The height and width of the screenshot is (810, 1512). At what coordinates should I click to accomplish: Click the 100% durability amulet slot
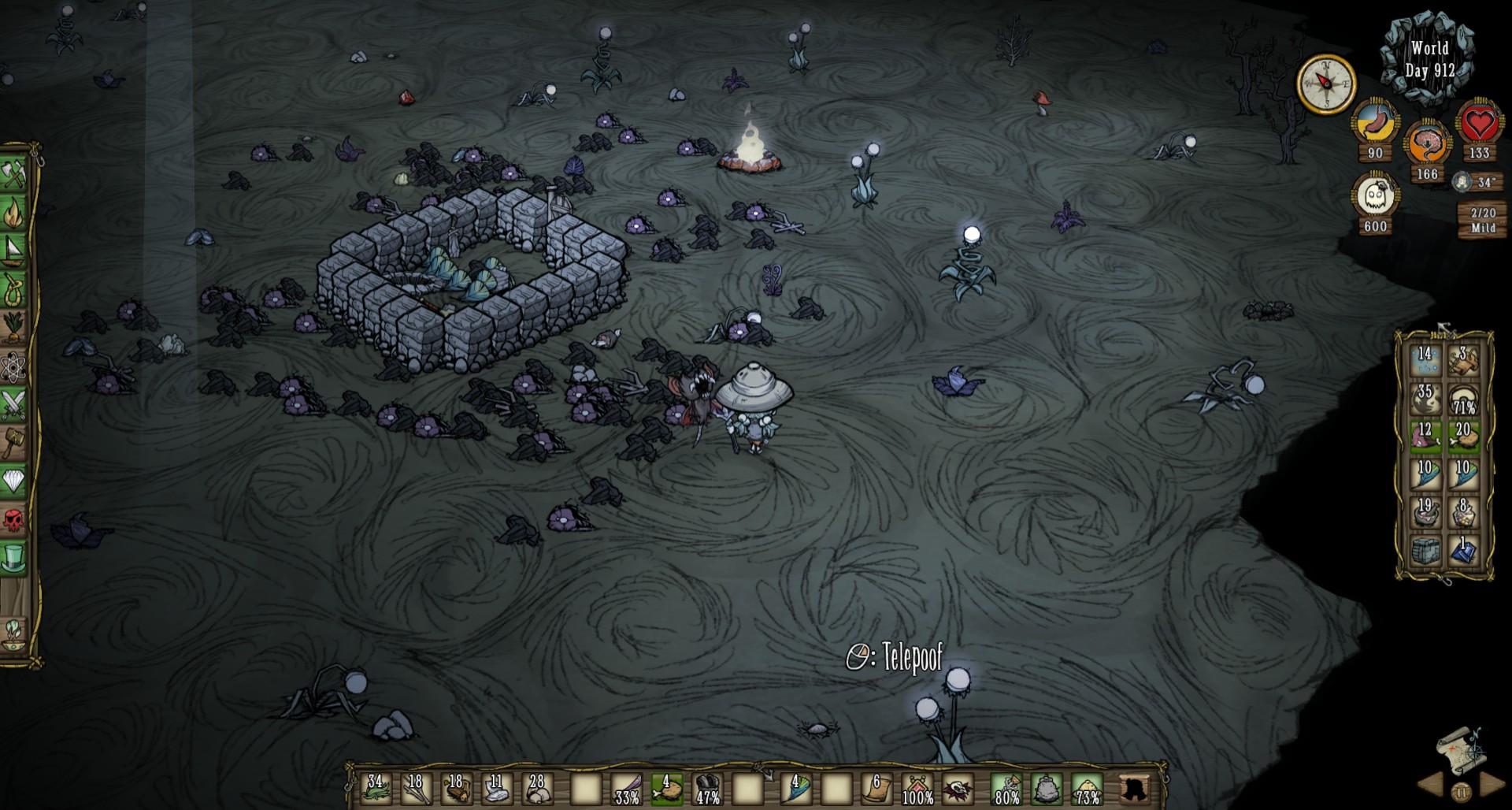coord(917,787)
